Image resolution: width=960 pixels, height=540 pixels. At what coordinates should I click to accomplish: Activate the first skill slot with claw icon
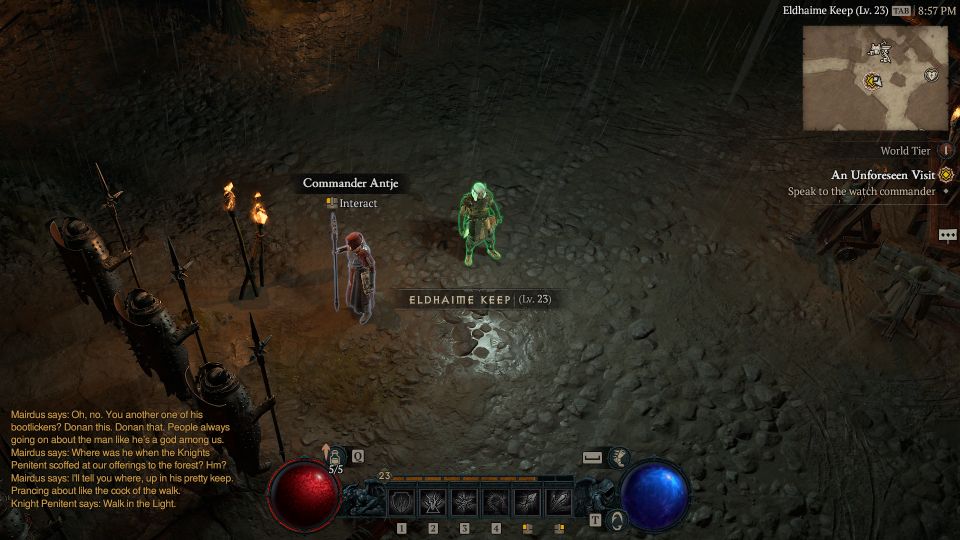click(401, 501)
